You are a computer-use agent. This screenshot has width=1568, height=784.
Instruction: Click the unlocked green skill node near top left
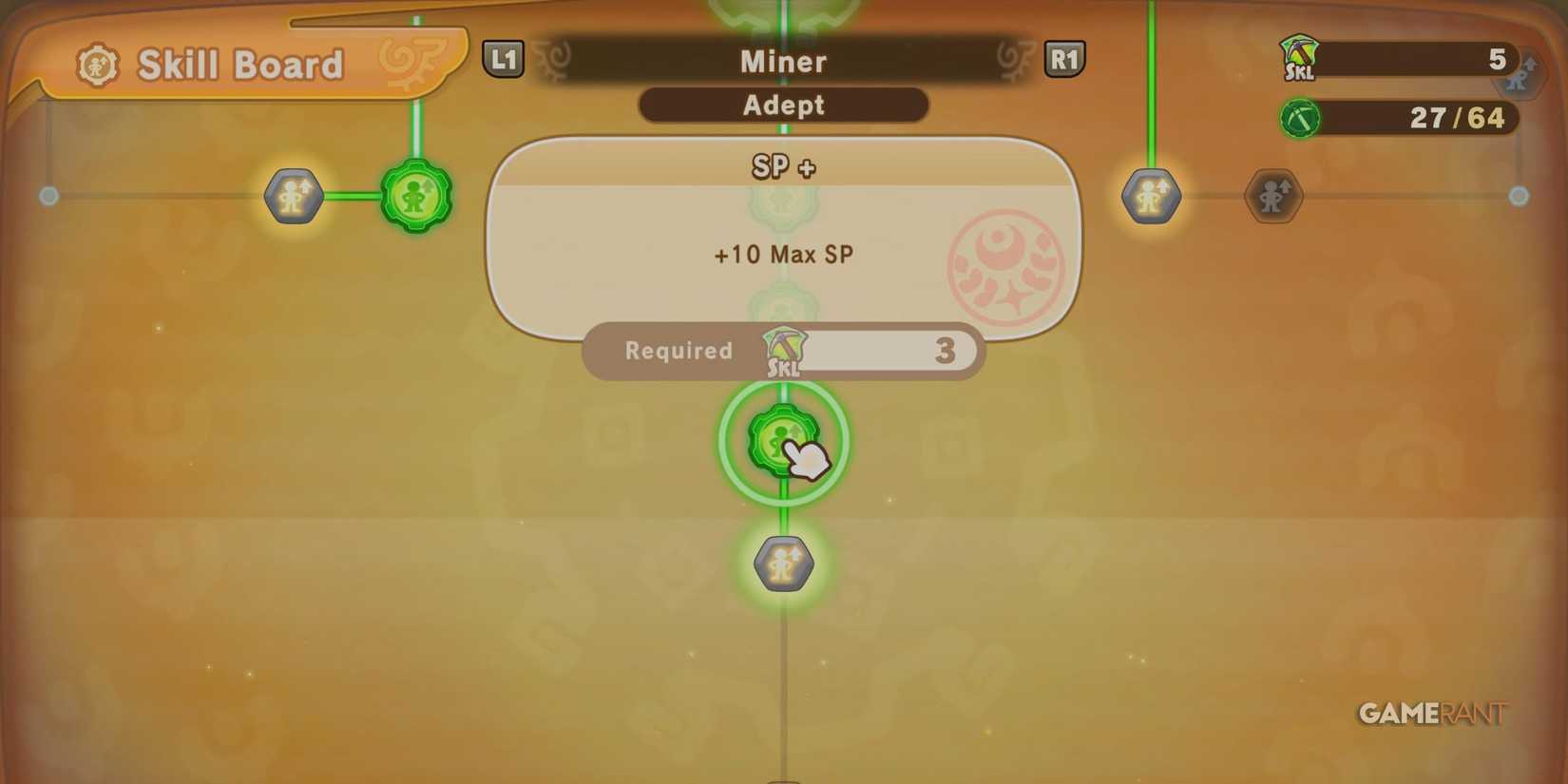(416, 197)
